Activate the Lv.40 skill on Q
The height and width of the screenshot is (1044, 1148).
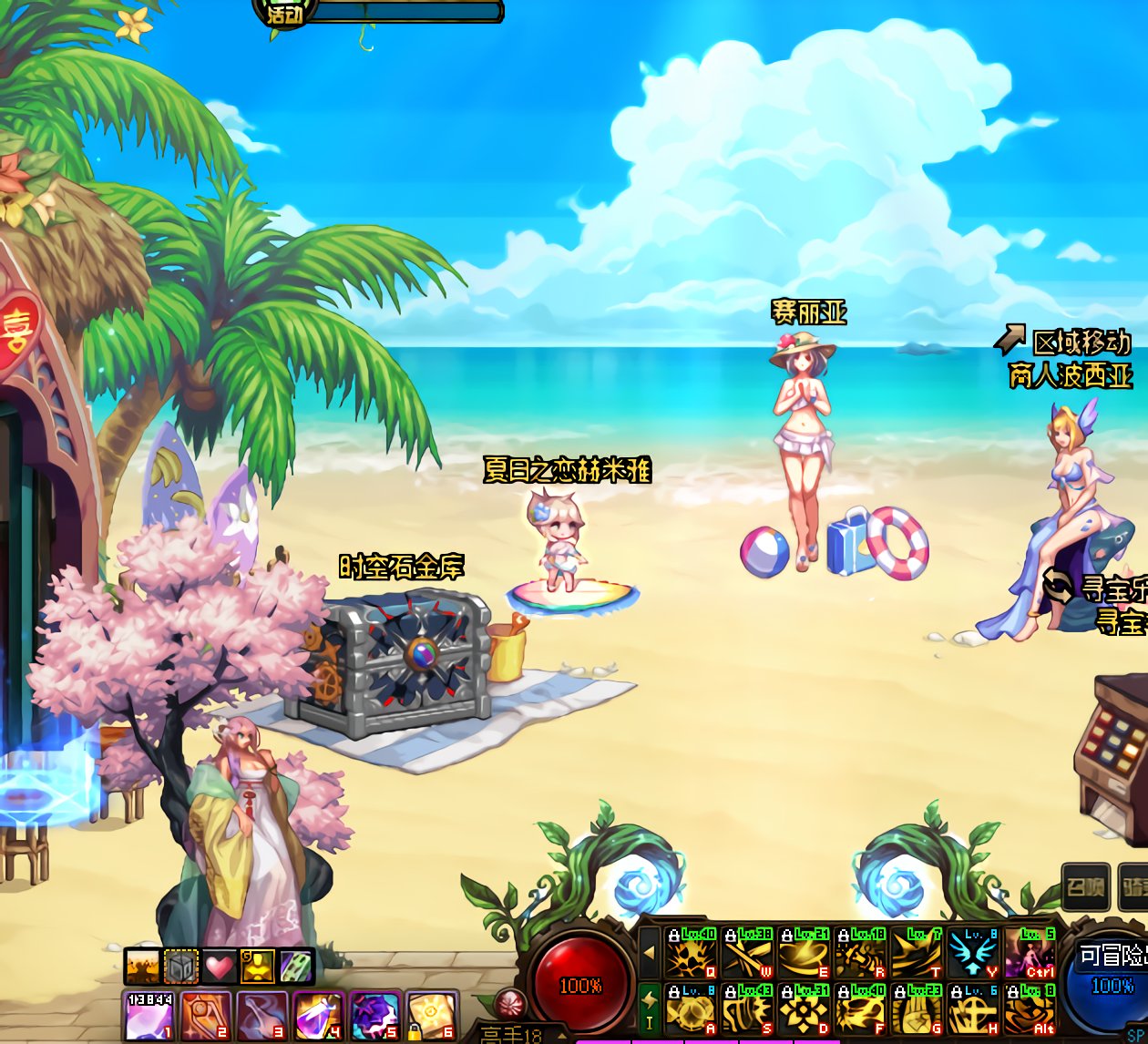(x=690, y=953)
